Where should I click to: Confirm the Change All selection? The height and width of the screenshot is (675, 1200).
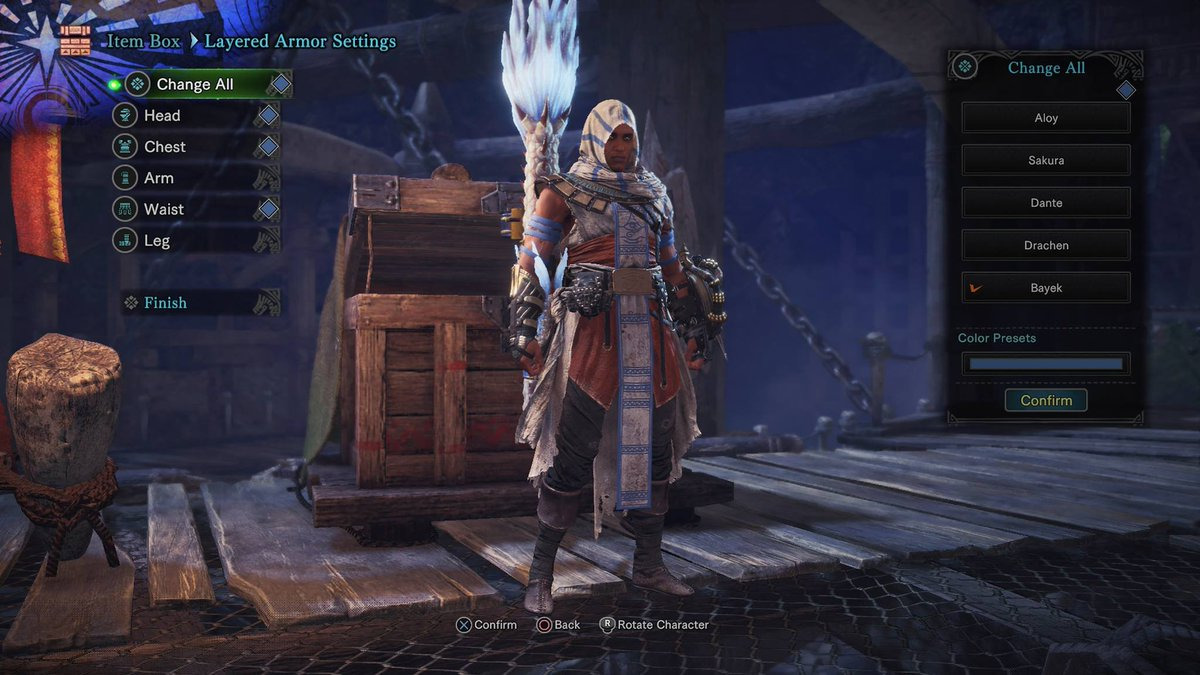[x=1046, y=400]
